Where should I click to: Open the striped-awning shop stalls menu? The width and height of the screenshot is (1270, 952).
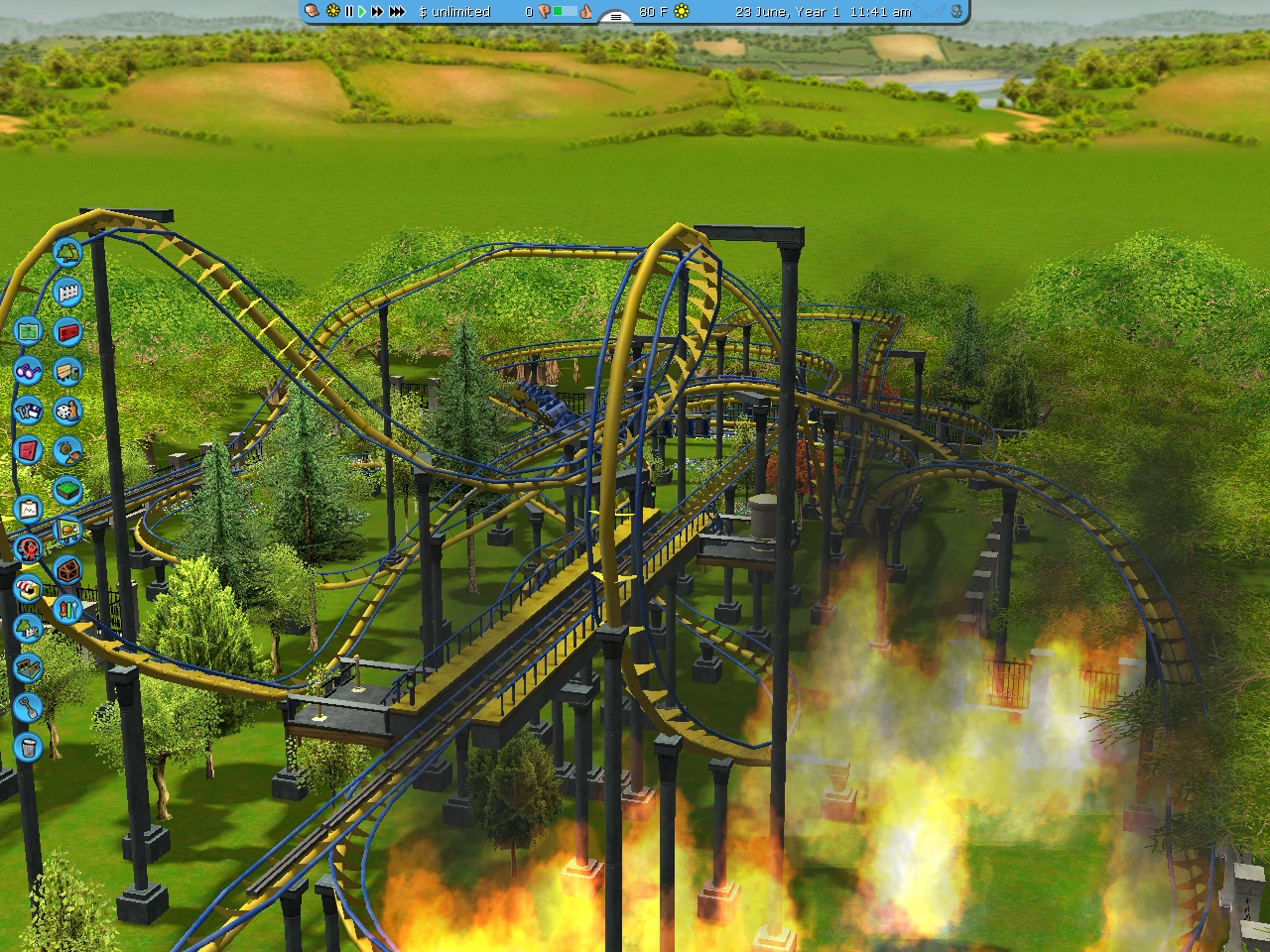coord(28,588)
